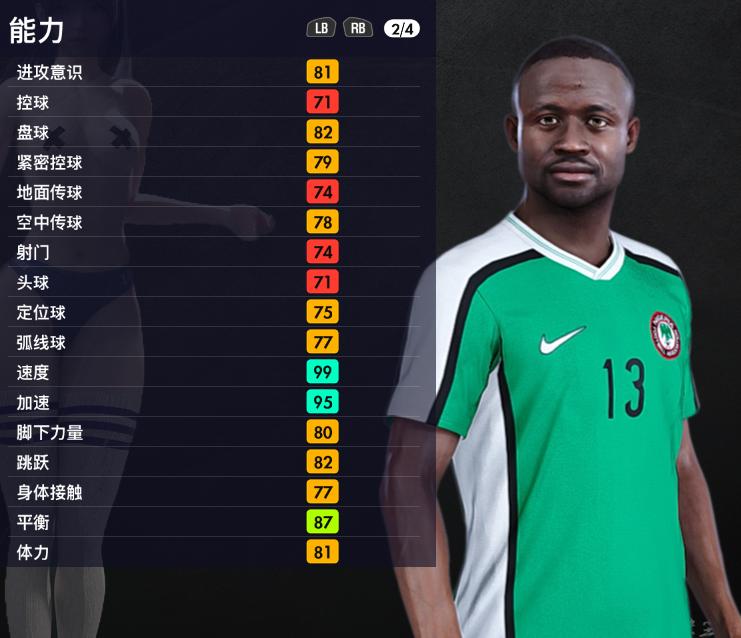Choose the 盘球 stat row
This screenshot has height=638, width=741.
tap(215, 132)
